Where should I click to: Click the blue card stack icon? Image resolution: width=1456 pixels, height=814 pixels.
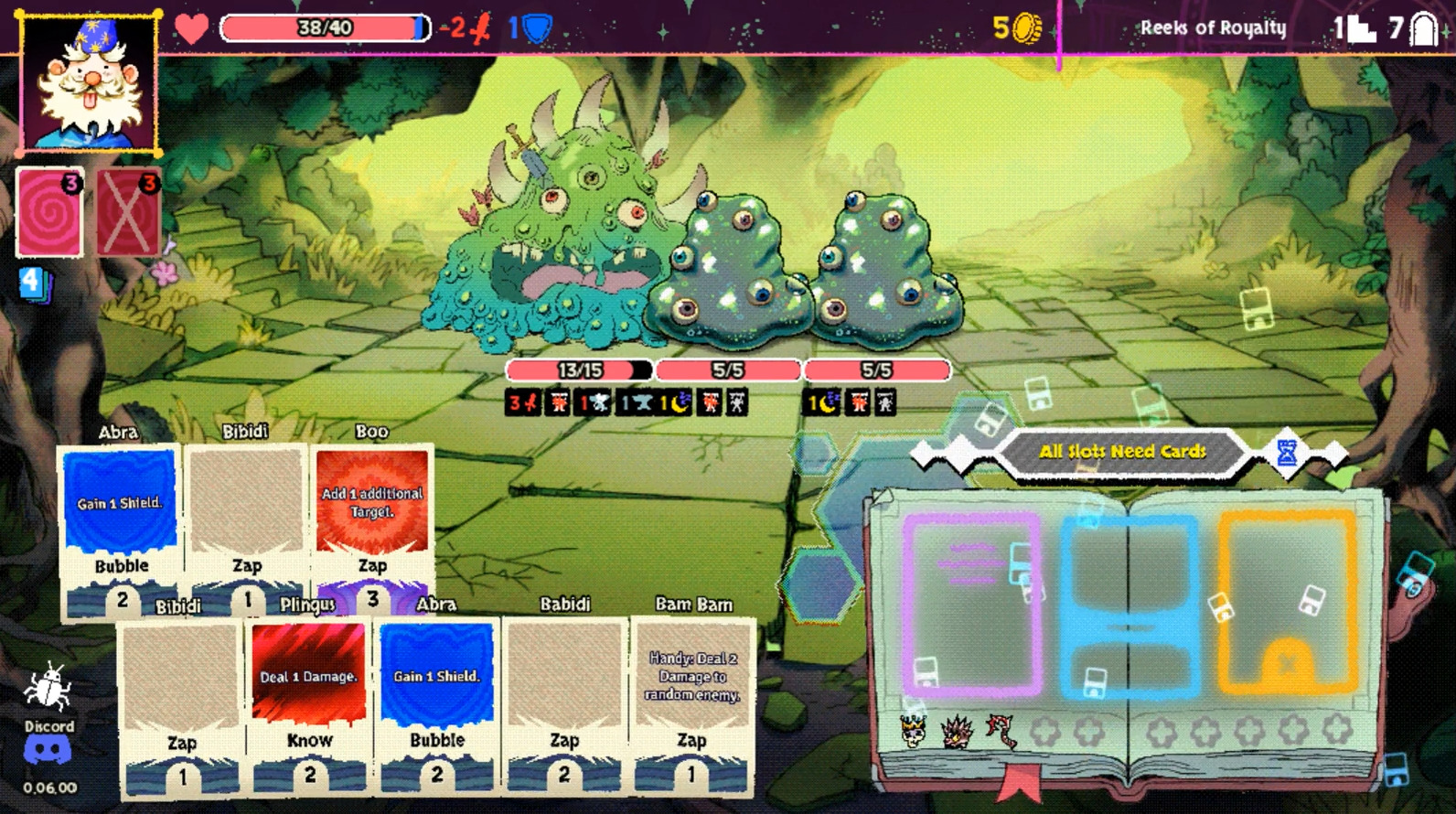point(34,283)
